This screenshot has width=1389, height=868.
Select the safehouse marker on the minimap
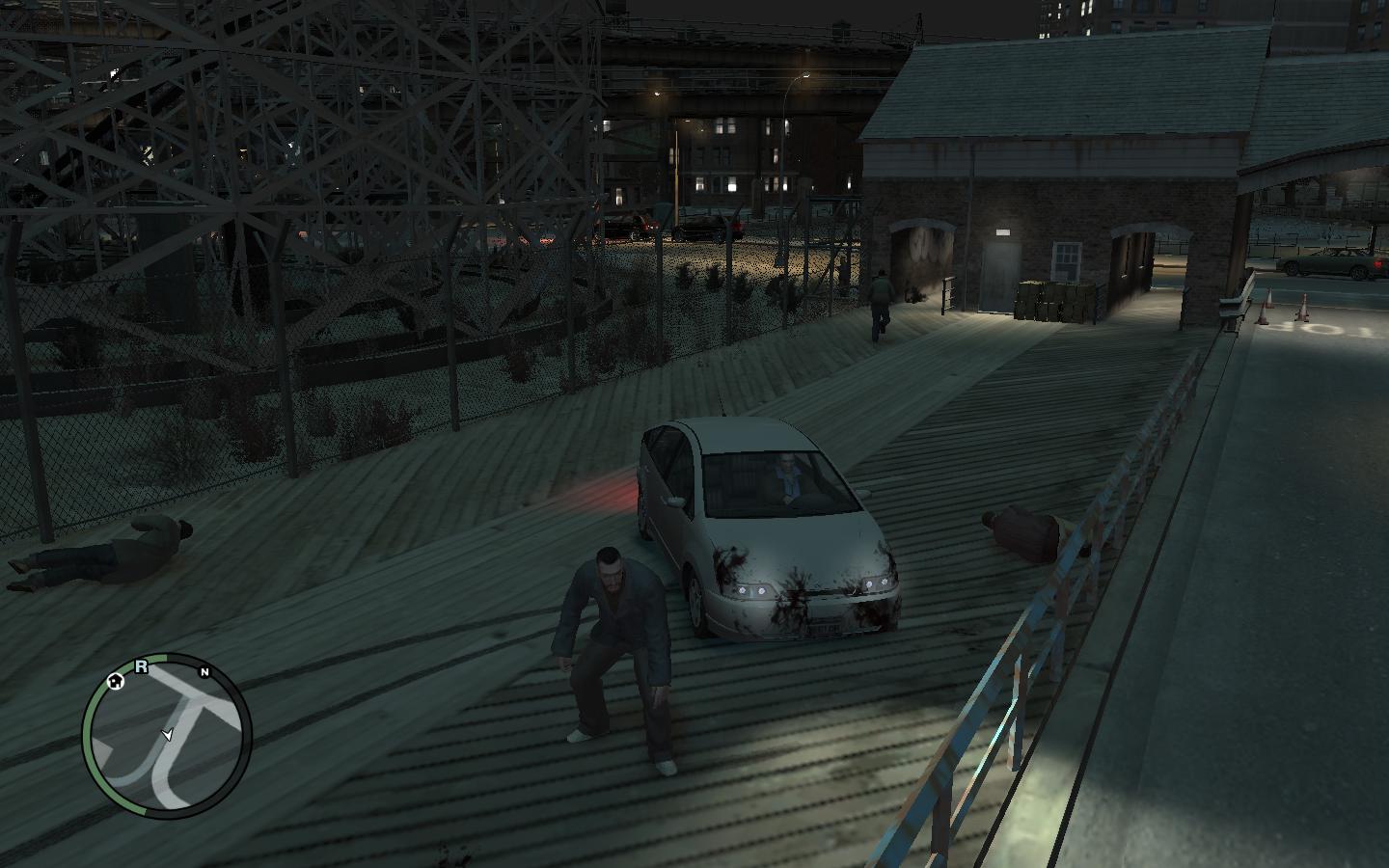pos(116,681)
